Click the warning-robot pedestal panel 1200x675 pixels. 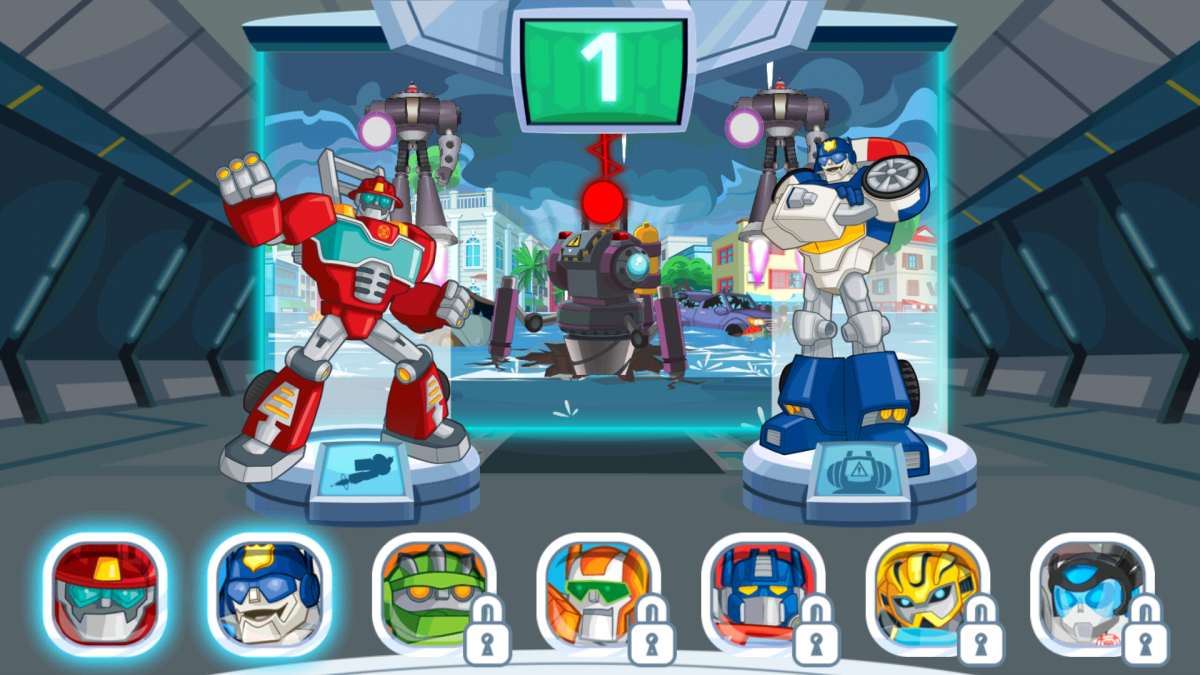point(860,469)
